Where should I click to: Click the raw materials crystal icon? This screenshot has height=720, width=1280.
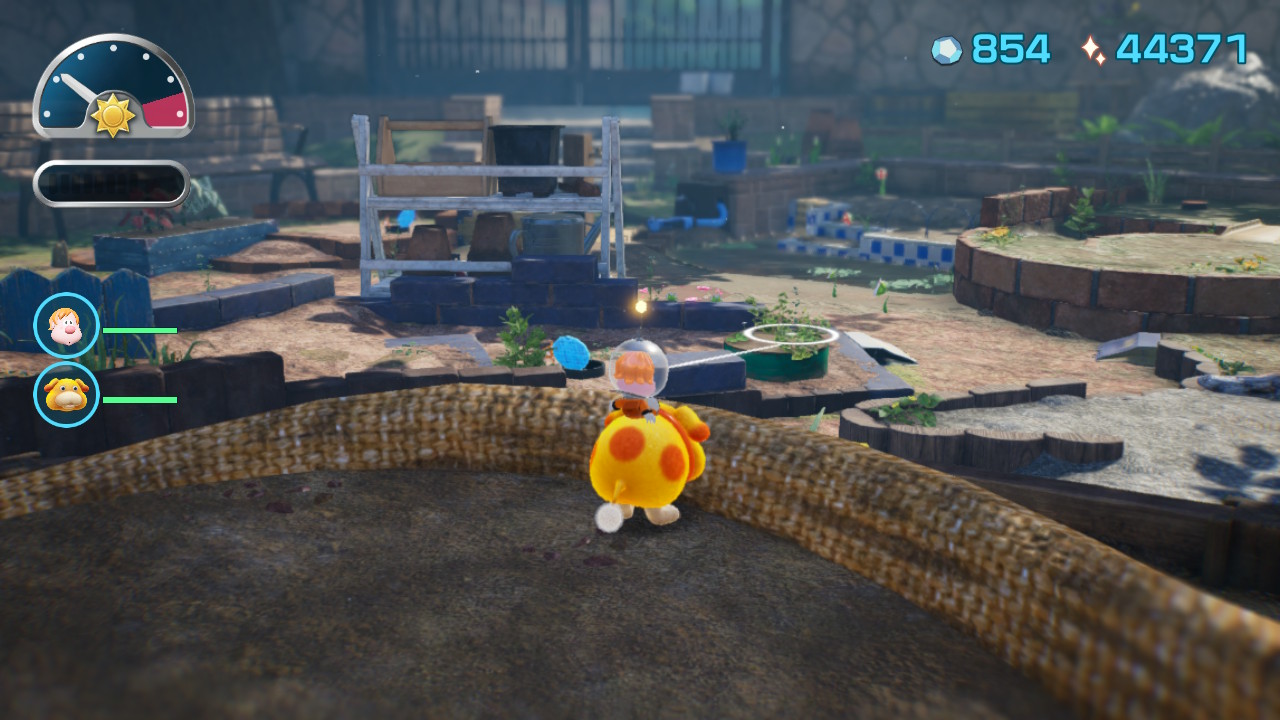coord(946,50)
